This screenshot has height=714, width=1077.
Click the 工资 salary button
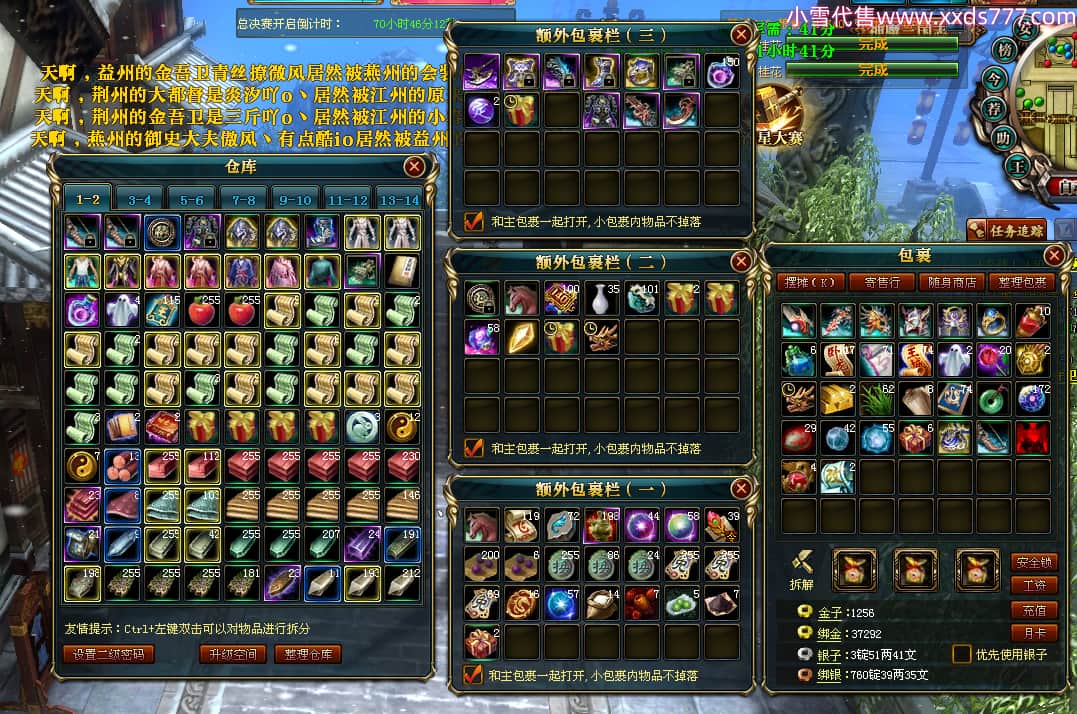pos(1034,585)
